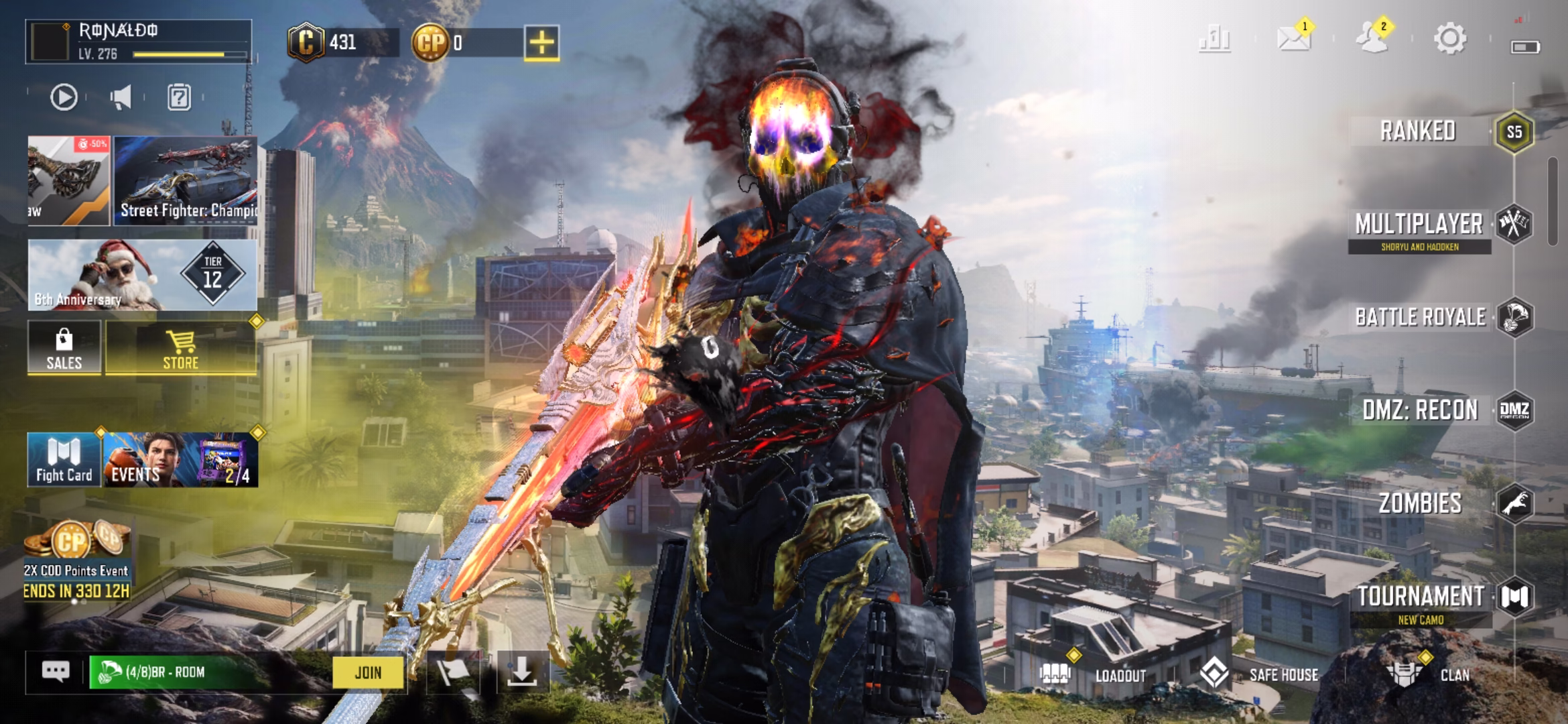The height and width of the screenshot is (724, 1568).
Task: Select the Zombies mode
Action: 1421,503
